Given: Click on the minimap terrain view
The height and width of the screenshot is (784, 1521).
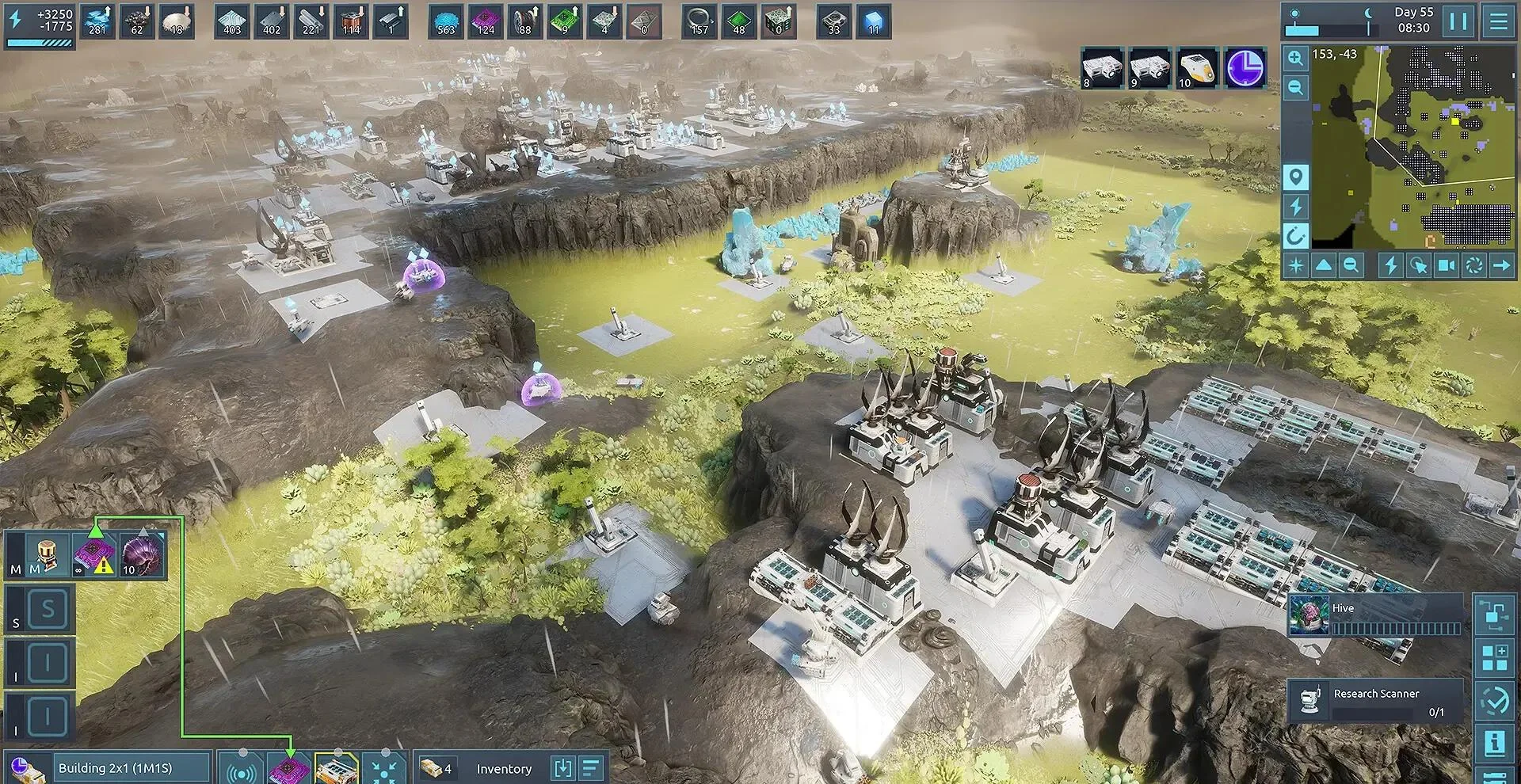Looking at the screenshot, I should pyautogui.click(x=1414, y=147).
